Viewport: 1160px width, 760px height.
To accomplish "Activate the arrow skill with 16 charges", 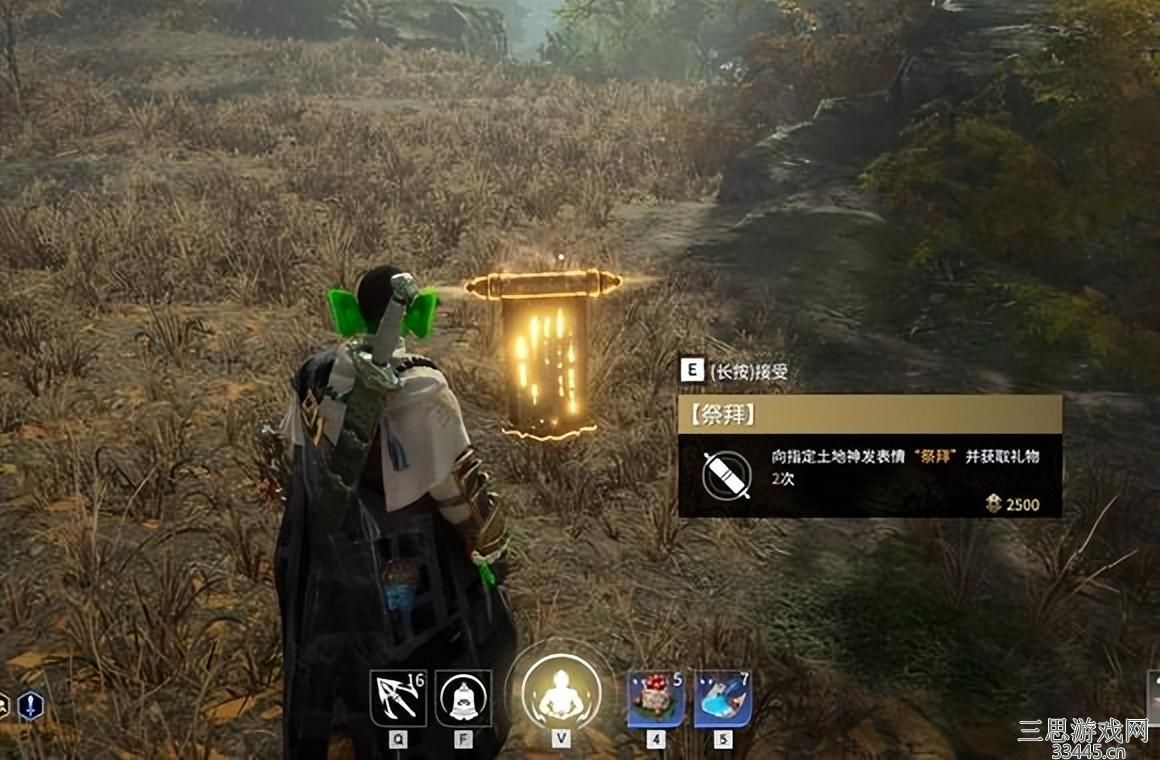I will 398,698.
